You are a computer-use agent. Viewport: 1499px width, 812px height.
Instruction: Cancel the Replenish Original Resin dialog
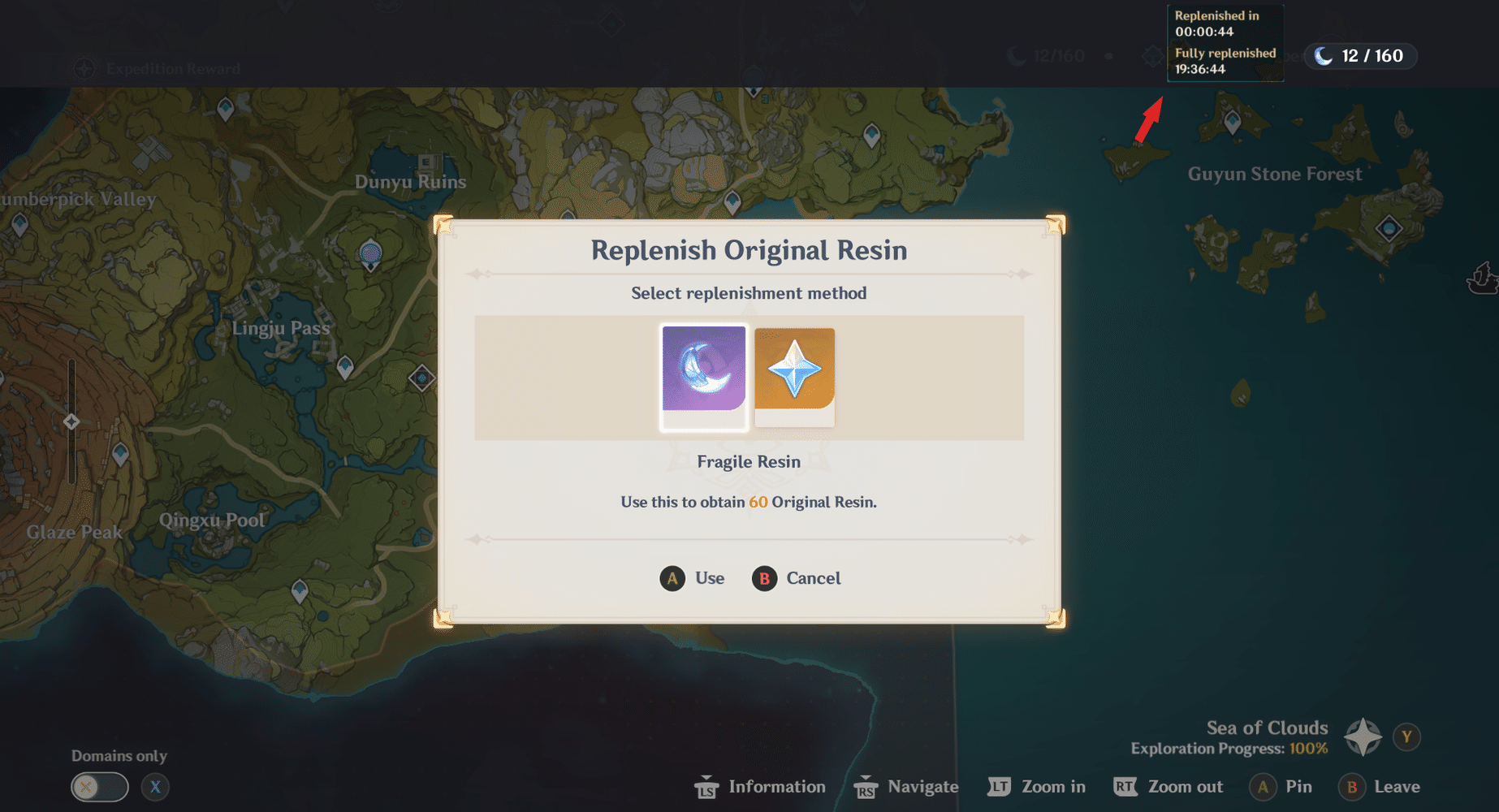pyautogui.click(x=797, y=578)
